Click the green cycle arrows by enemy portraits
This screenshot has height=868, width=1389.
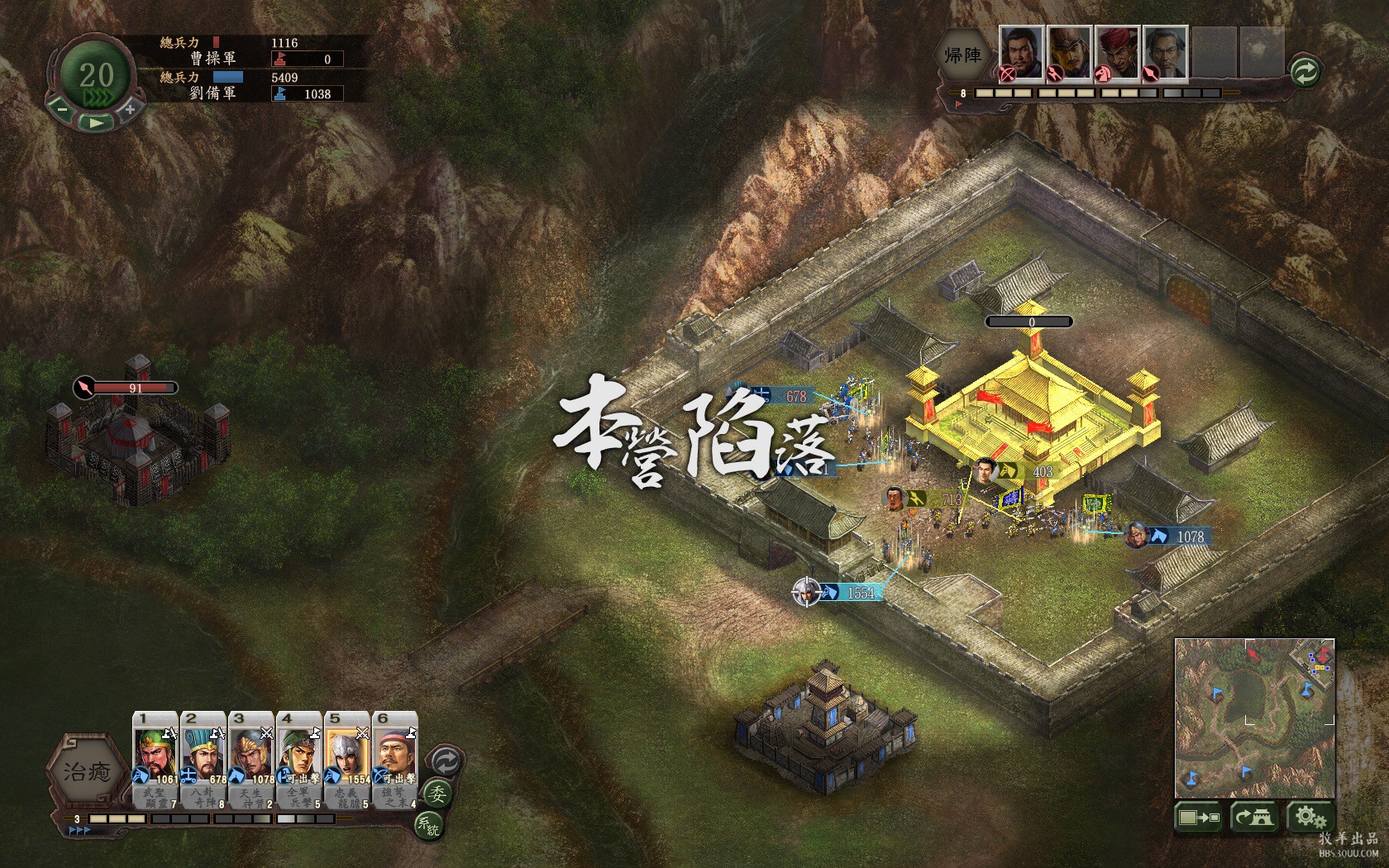tap(1304, 72)
